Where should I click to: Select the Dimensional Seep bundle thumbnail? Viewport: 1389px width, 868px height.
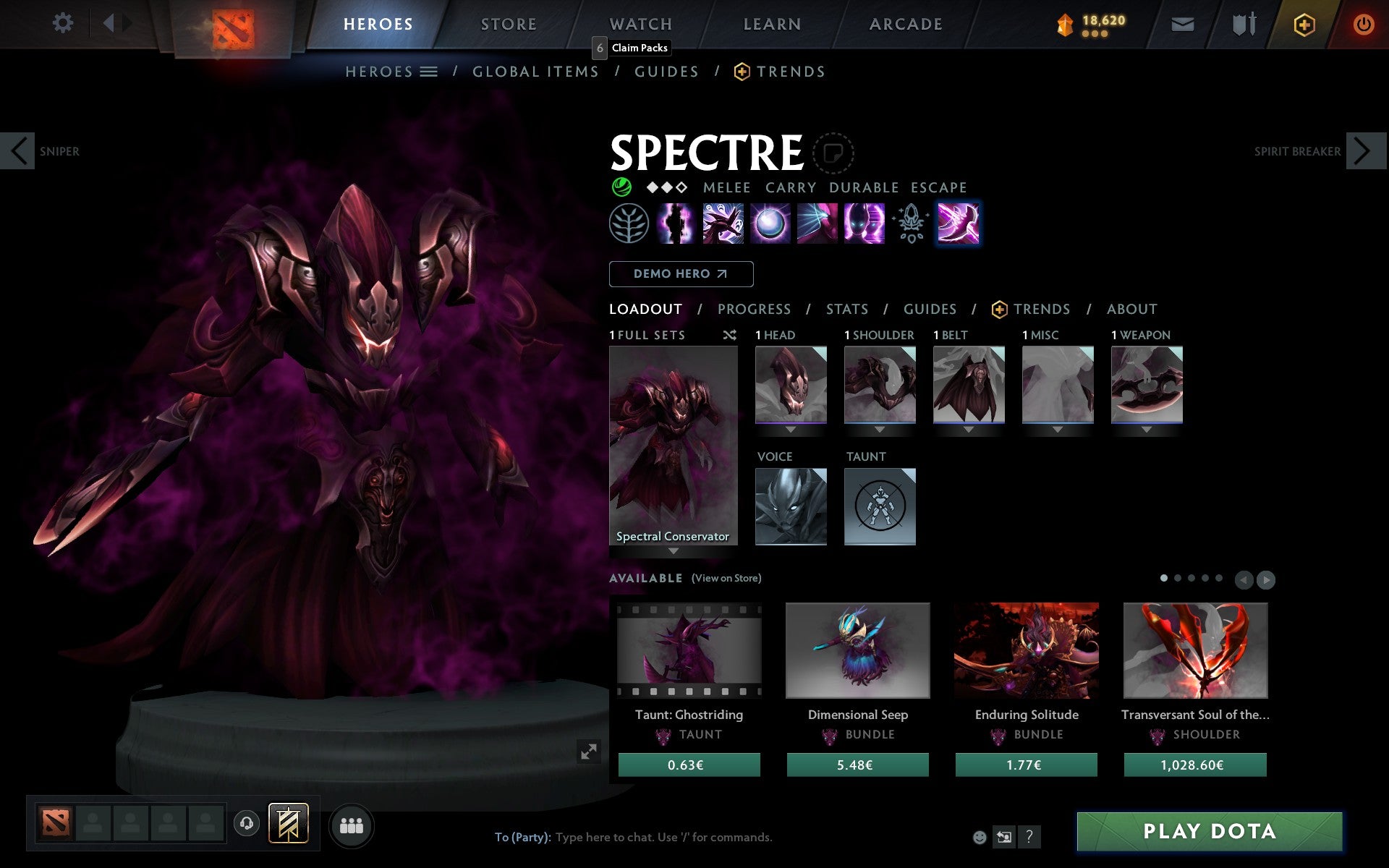pyautogui.click(x=857, y=650)
